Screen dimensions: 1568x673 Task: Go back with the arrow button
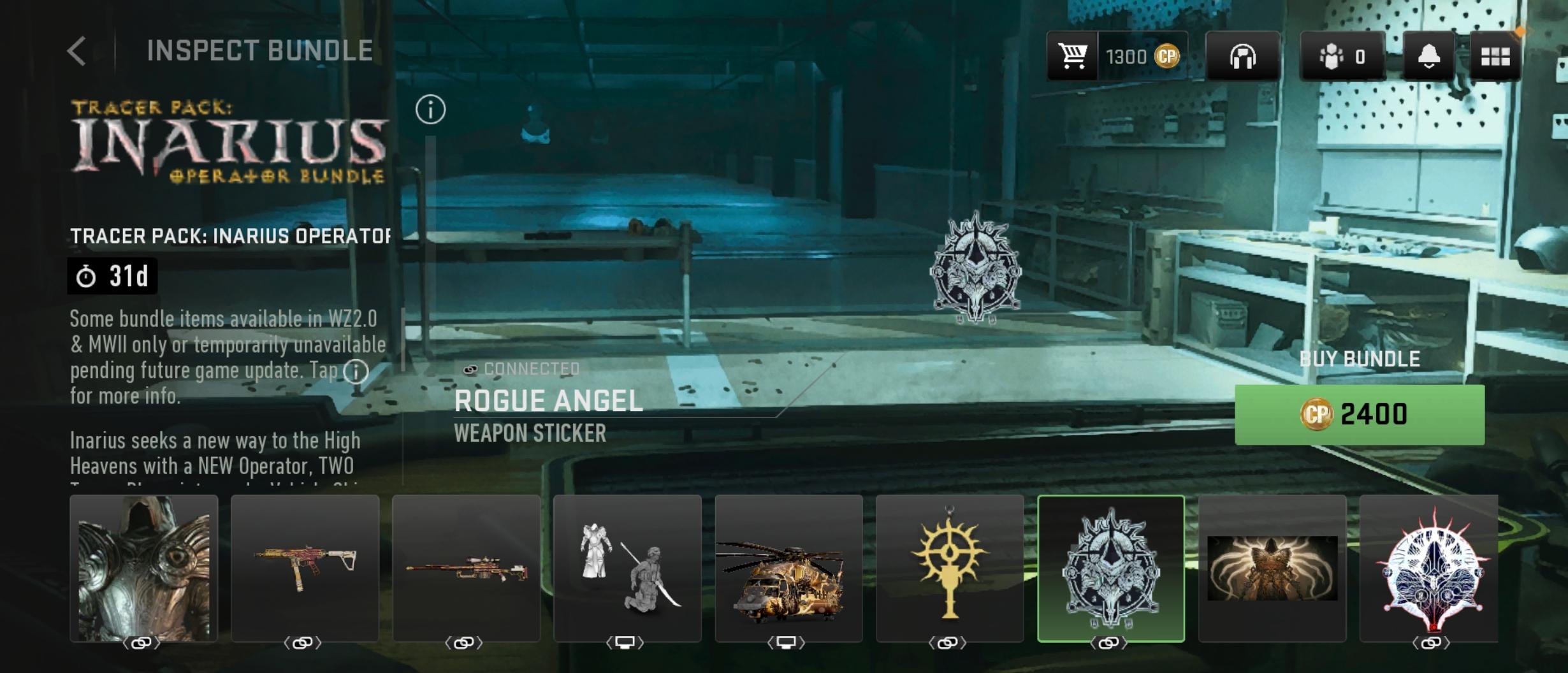click(x=77, y=51)
